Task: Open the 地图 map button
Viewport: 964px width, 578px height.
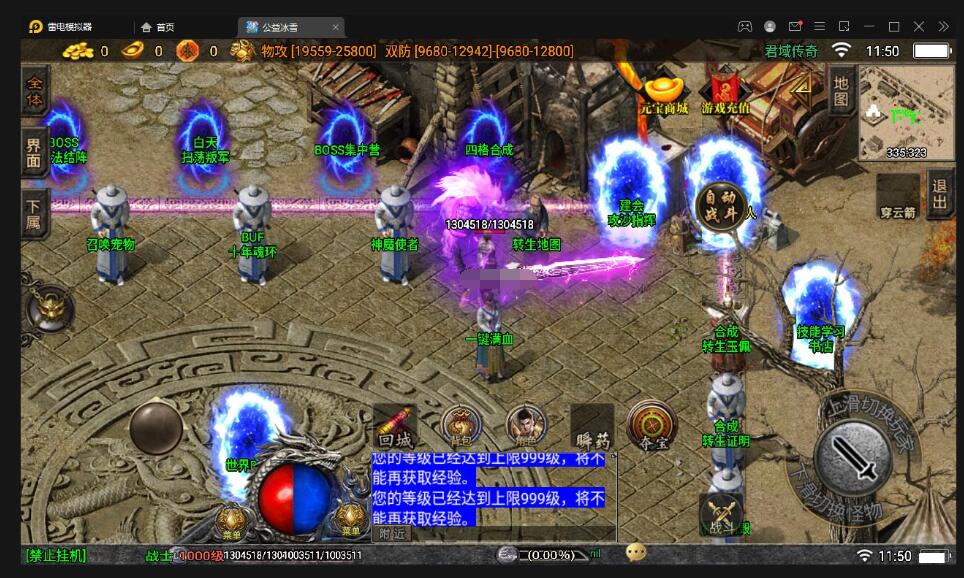Action: click(841, 88)
